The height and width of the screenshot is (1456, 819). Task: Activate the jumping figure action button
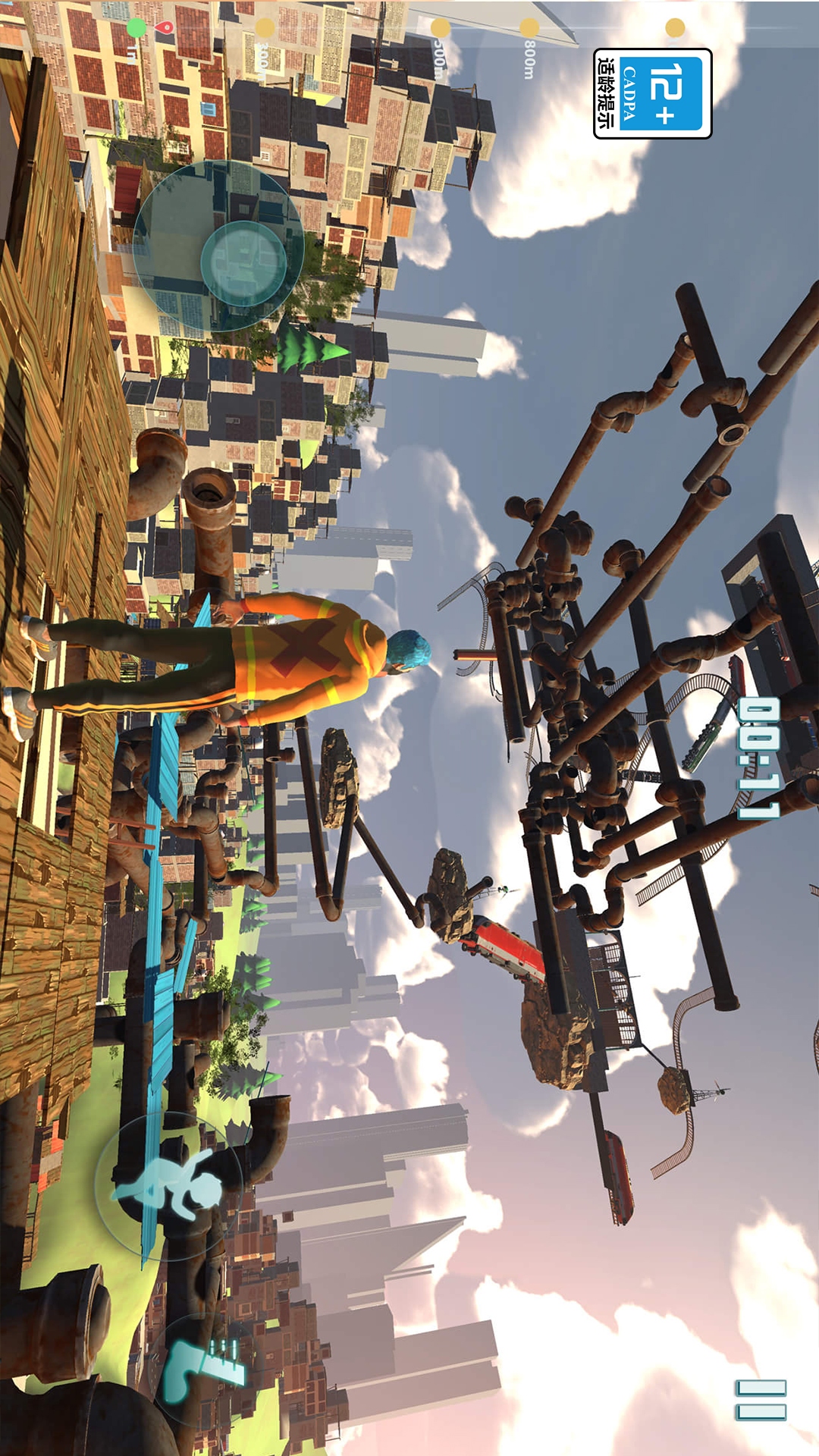click(x=168, y=1184)
